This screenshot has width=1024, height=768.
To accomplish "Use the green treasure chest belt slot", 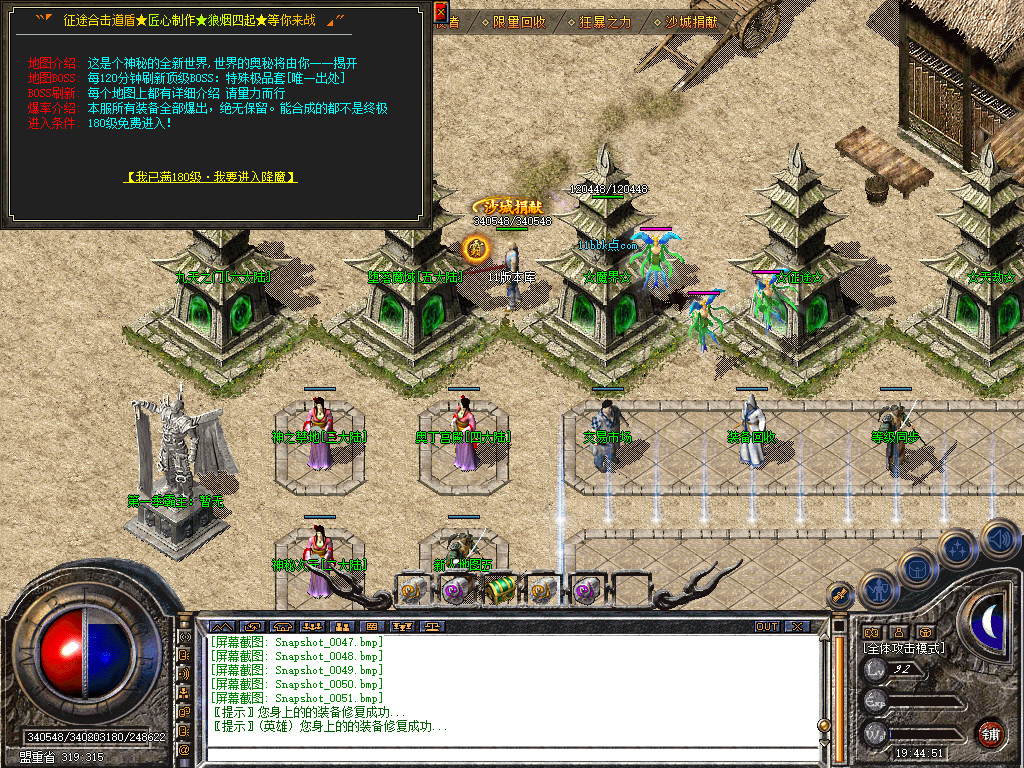I will point(500,590).
